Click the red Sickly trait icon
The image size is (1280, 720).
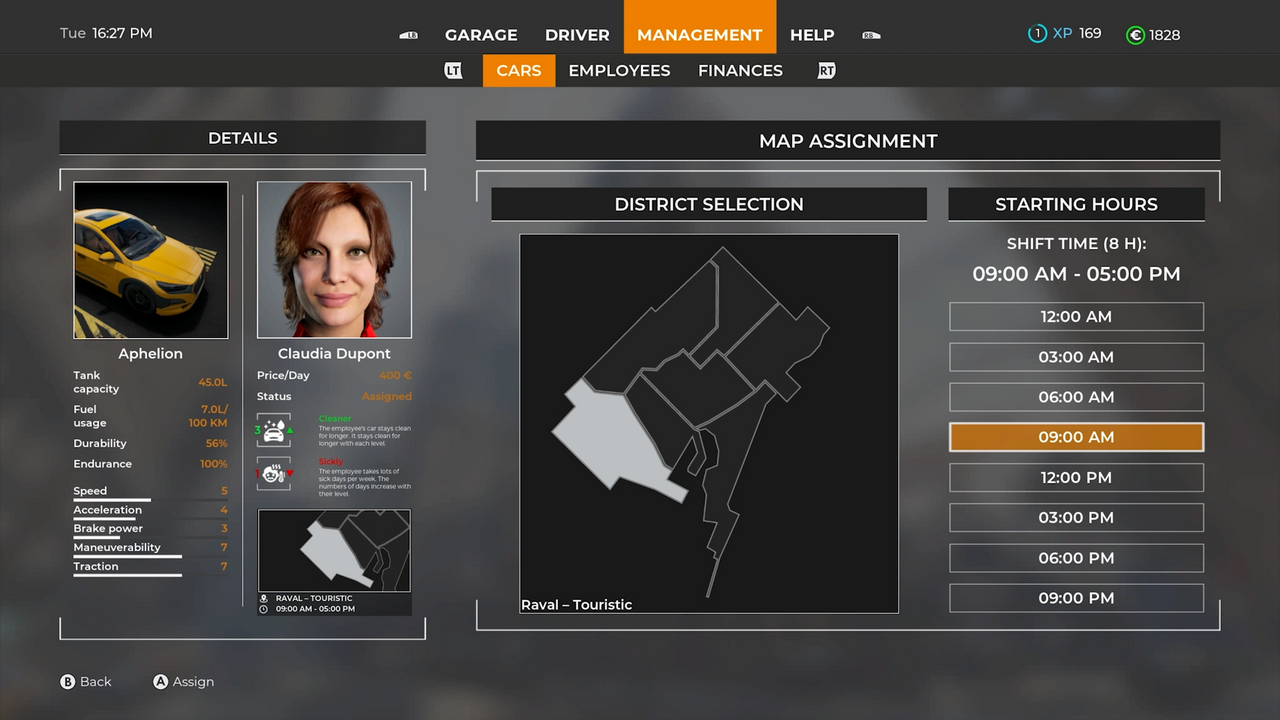(273, 472)
